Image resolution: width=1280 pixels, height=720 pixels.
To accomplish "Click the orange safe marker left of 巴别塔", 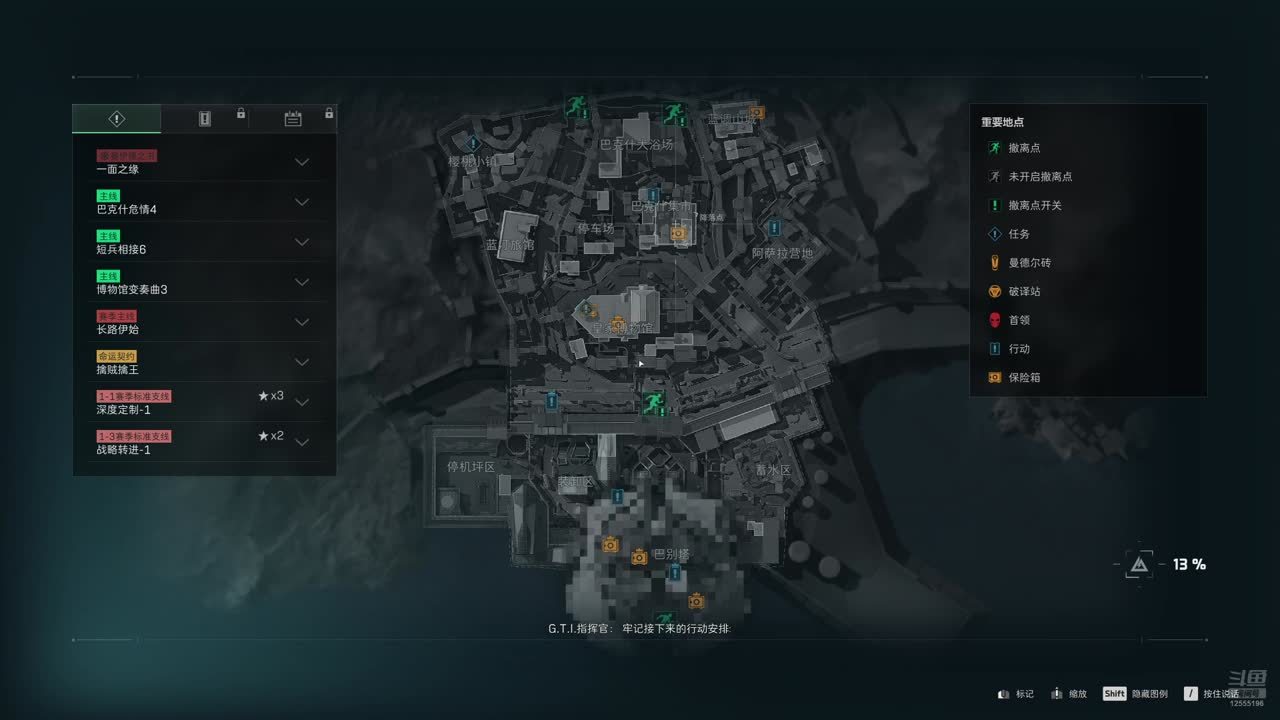I will click(x=610, y=545).
